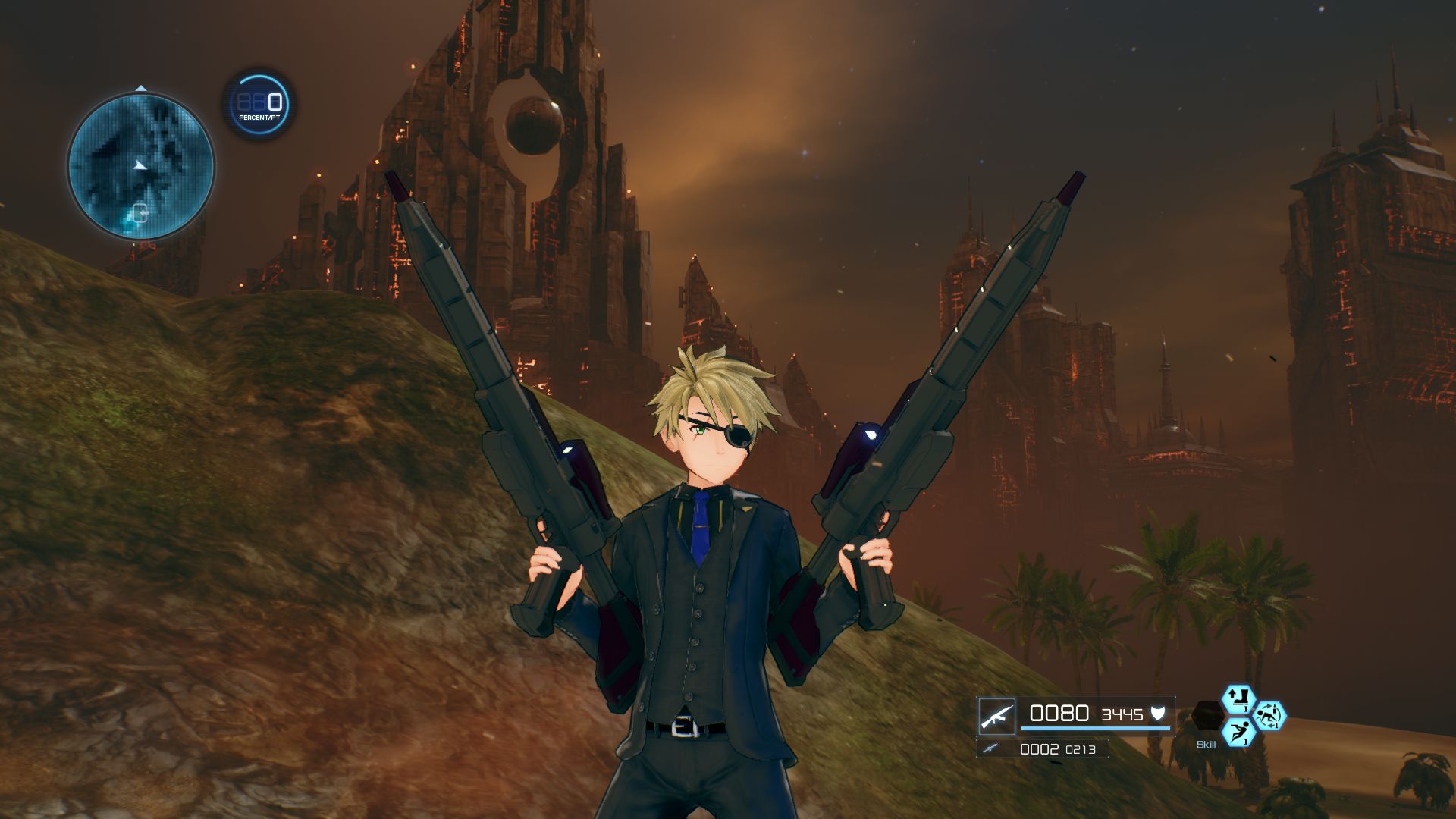Screen dimensions: 1456x819
Task: Click the 3445 reserve ammo readout
Action: (1121, 714)
